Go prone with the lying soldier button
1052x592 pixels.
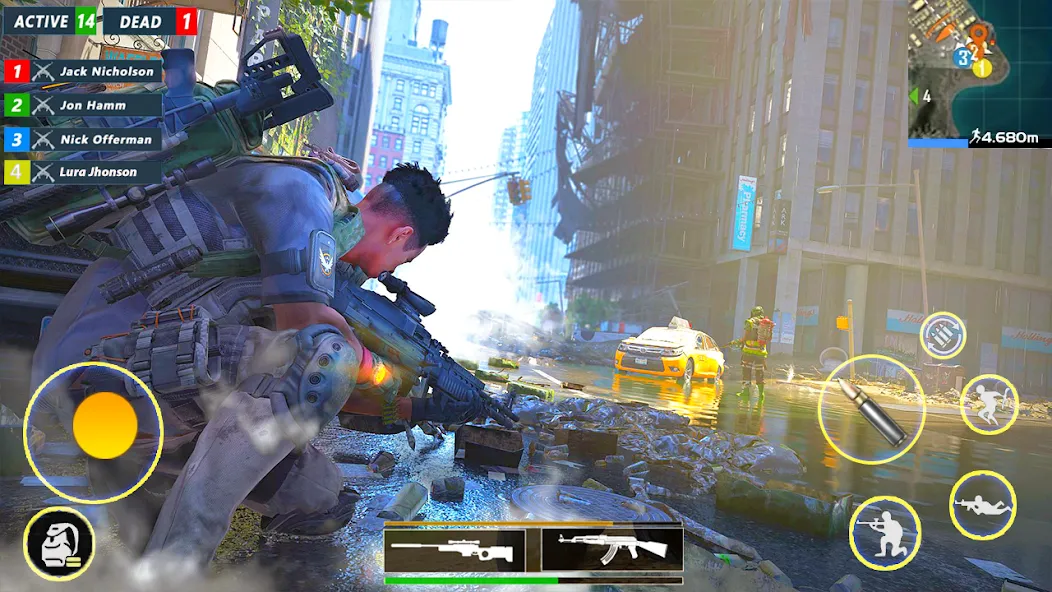(982, 504)
